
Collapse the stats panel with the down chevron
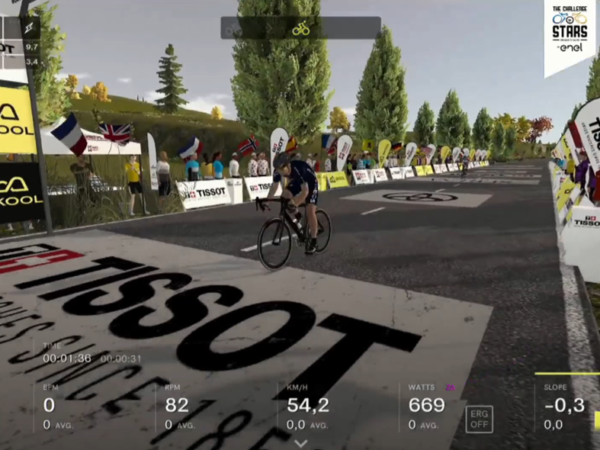[x=299, y=442]
